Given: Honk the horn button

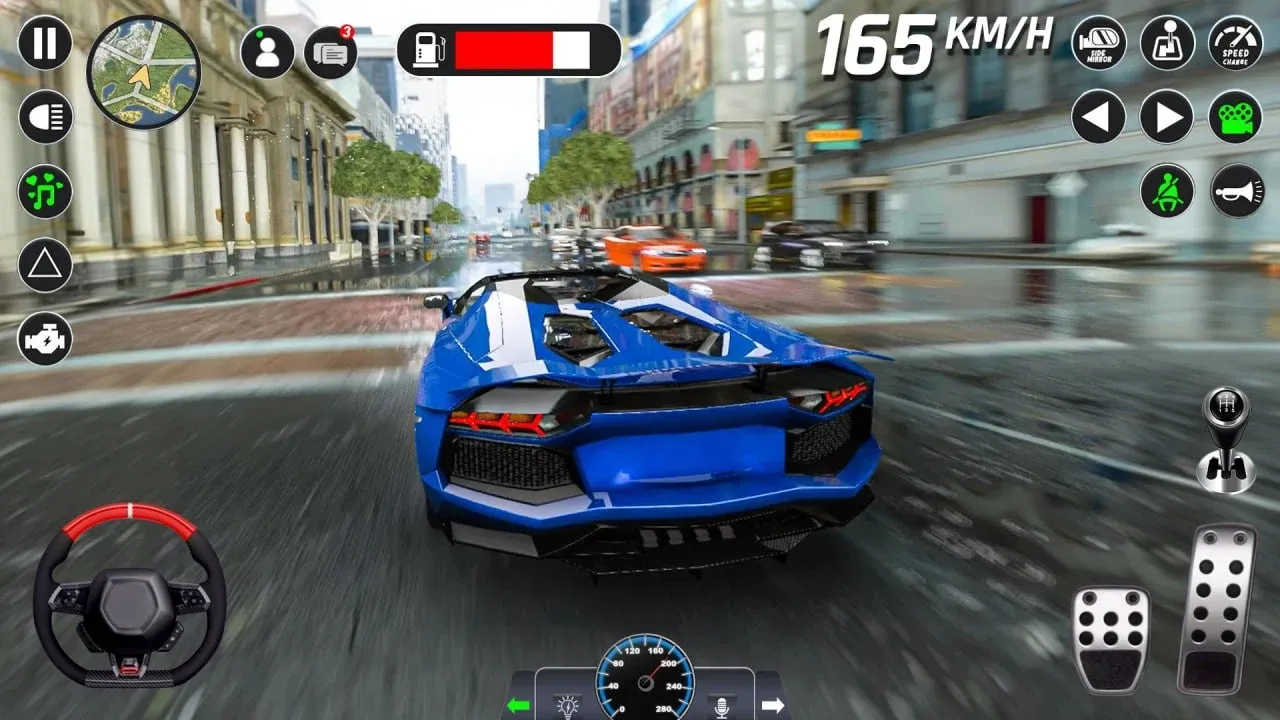Looking at the screenshot, I should 1236,191.
